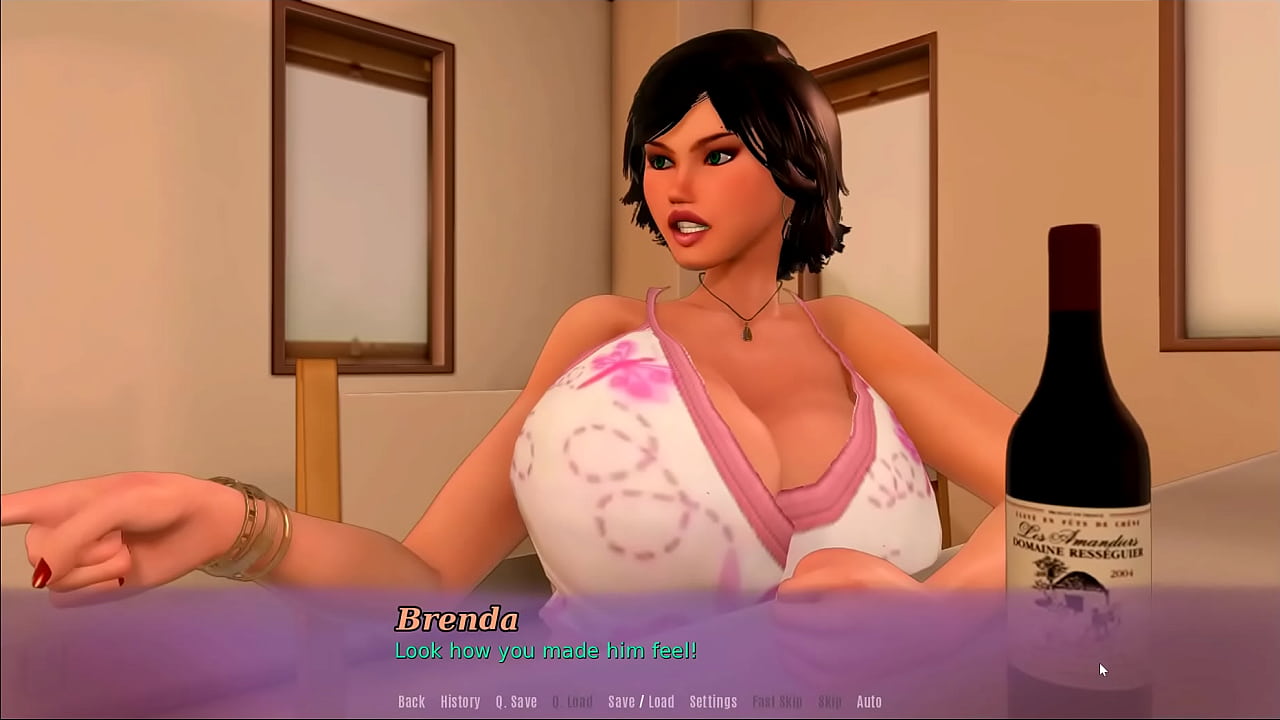Quick save with Q. Save

[x=516, y=702]
